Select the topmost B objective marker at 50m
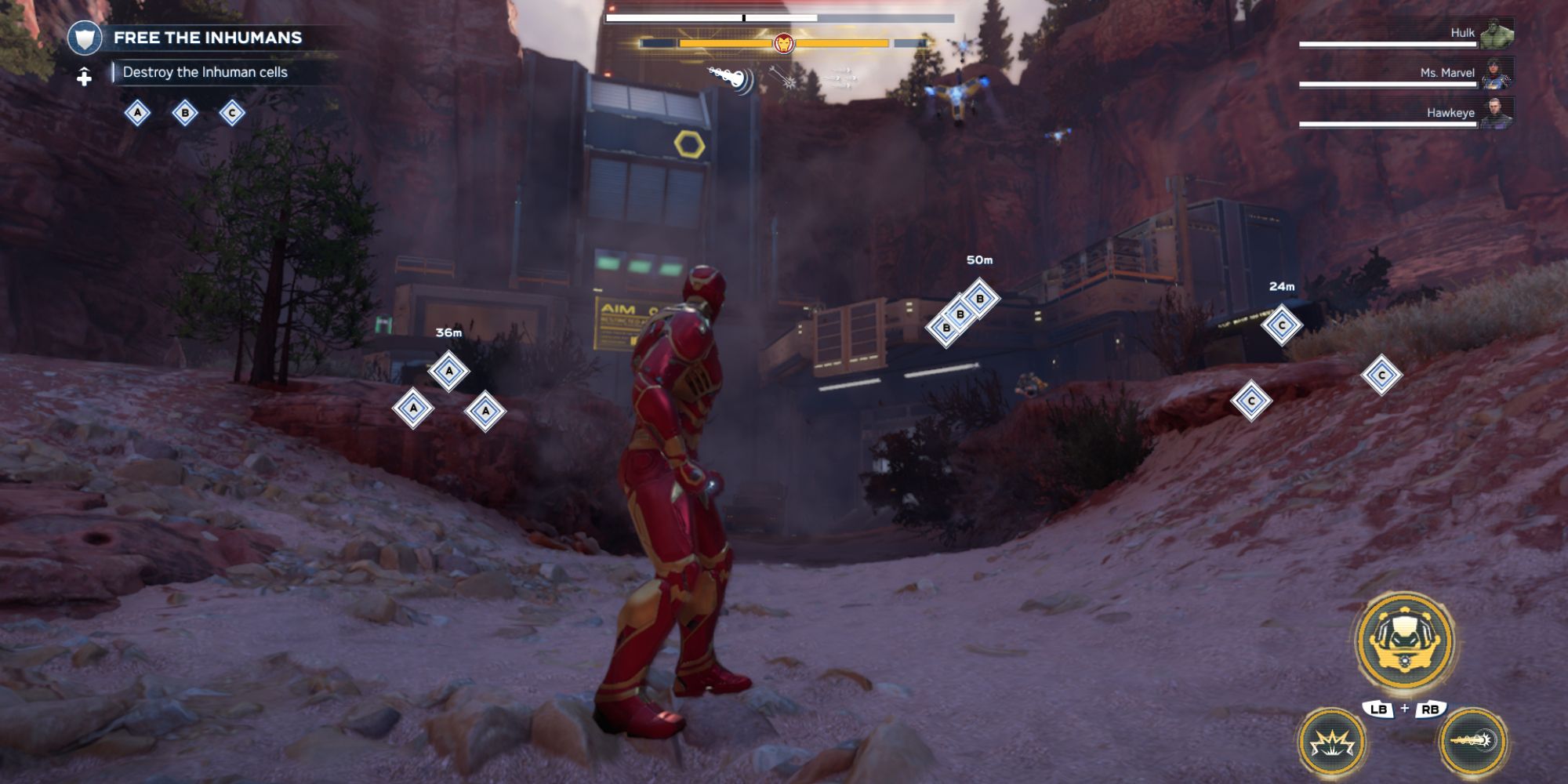This screenshot has height=784, width=1568. tap(979, 299)
